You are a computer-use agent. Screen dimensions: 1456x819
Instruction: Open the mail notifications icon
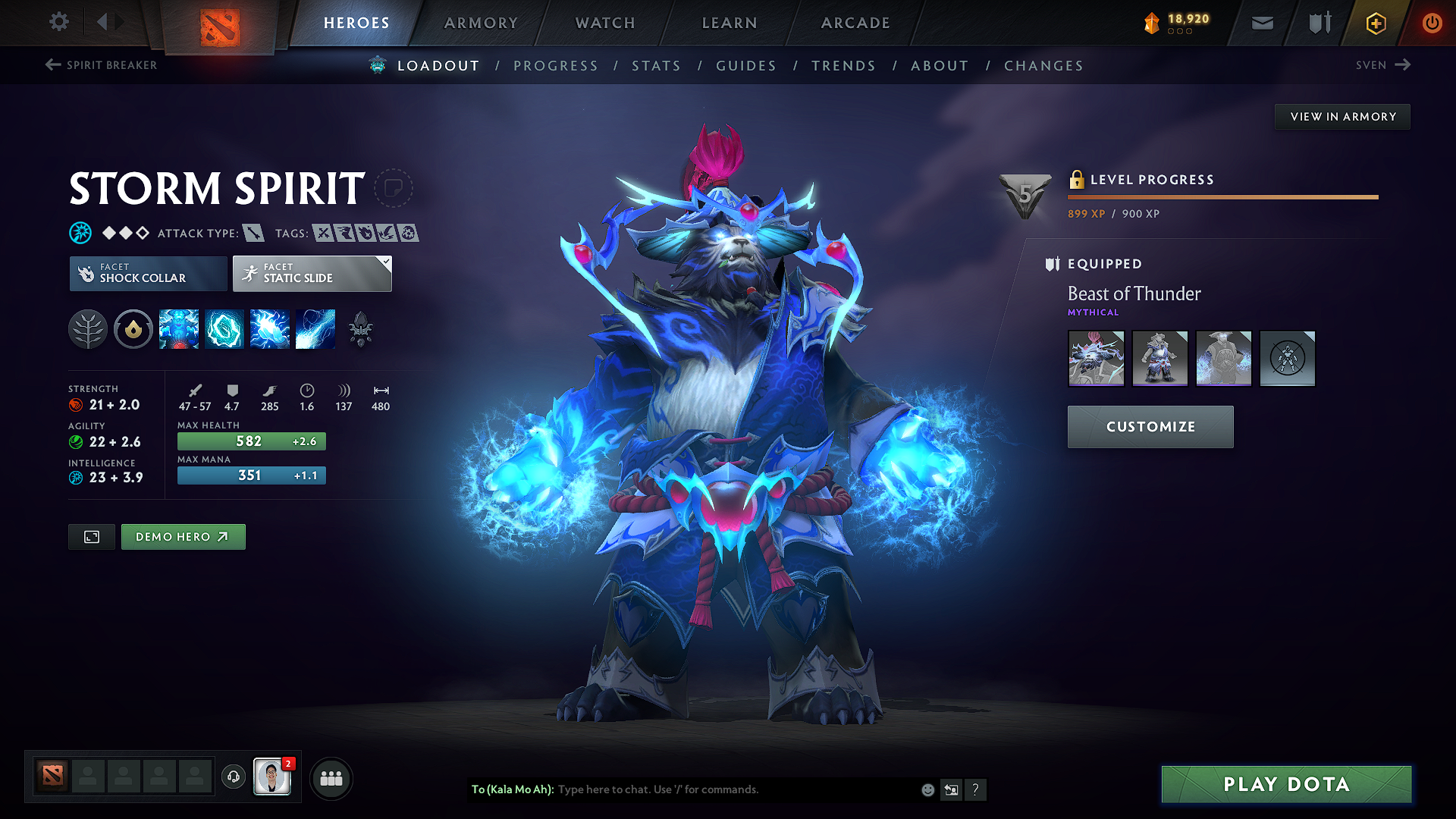point(1262,23)
